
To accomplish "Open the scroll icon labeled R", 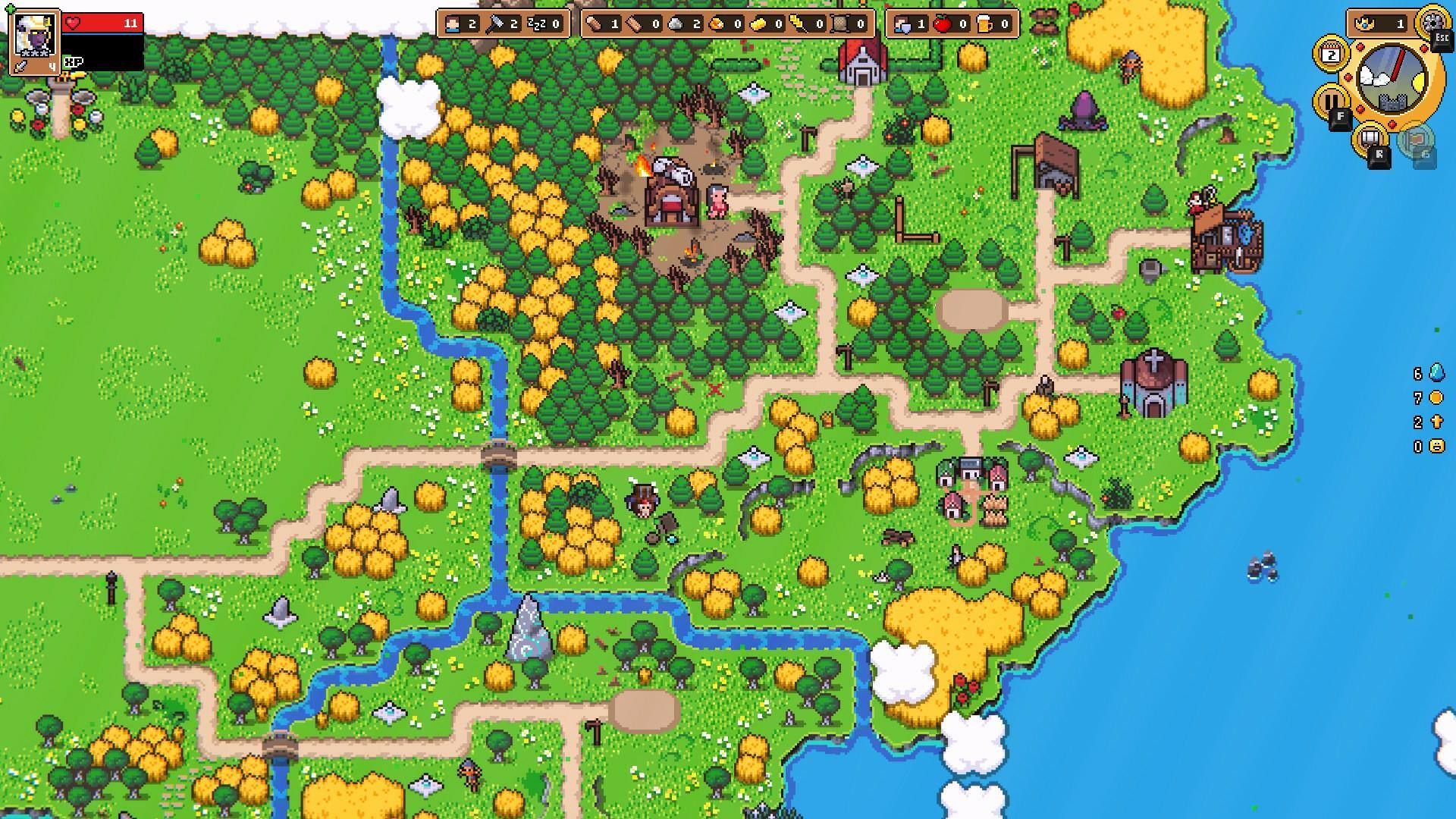I will point(1372,140).
